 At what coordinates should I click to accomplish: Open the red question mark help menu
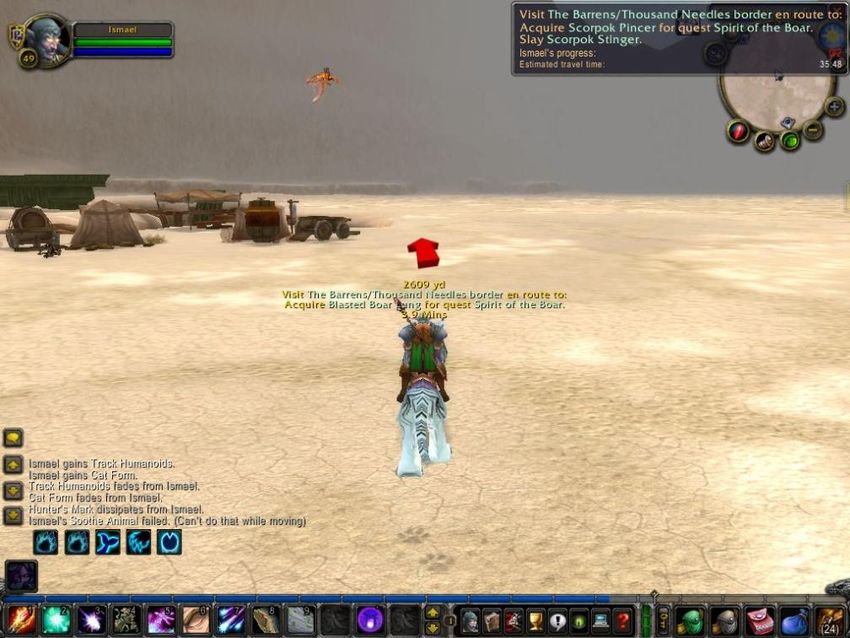coord(622,620)
